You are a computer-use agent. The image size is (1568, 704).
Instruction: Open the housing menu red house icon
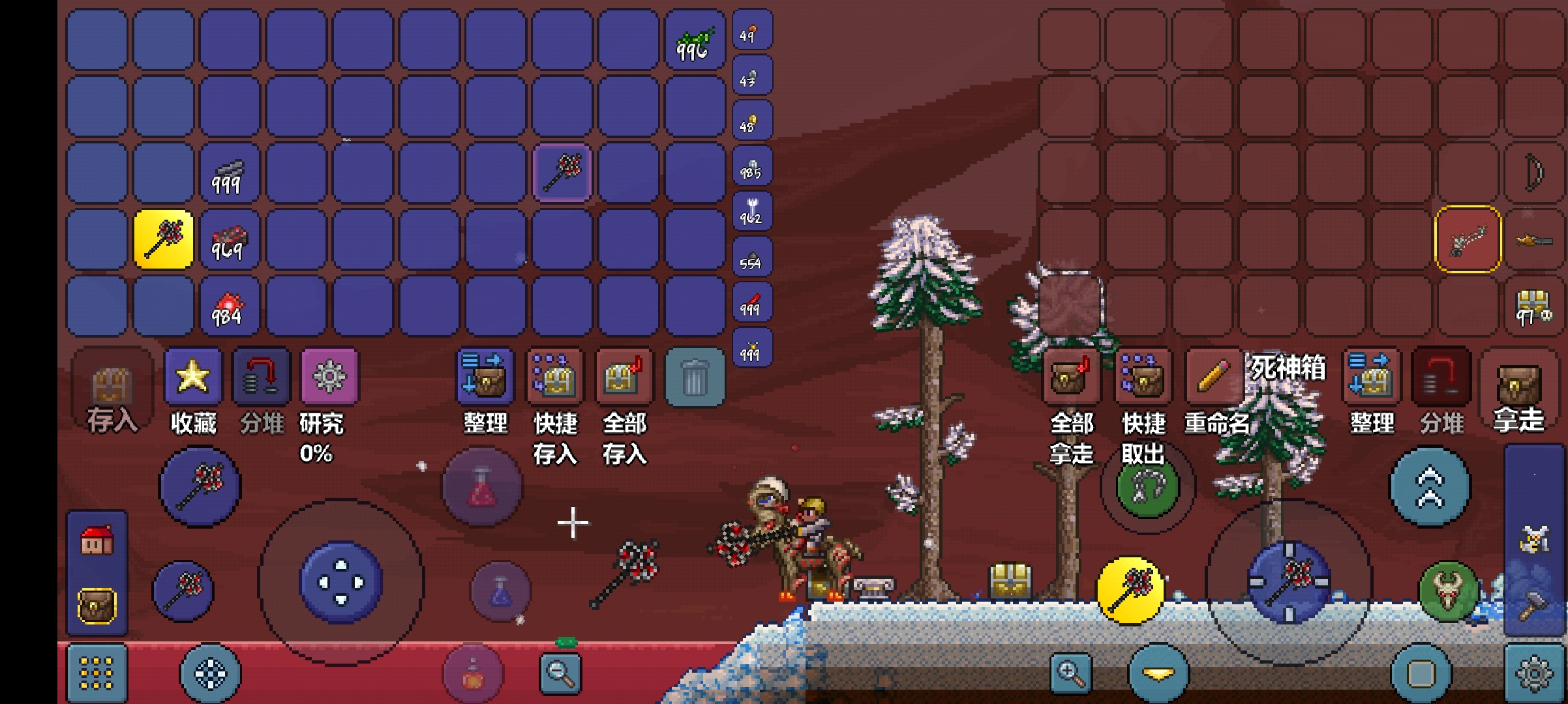click(97, 541)
